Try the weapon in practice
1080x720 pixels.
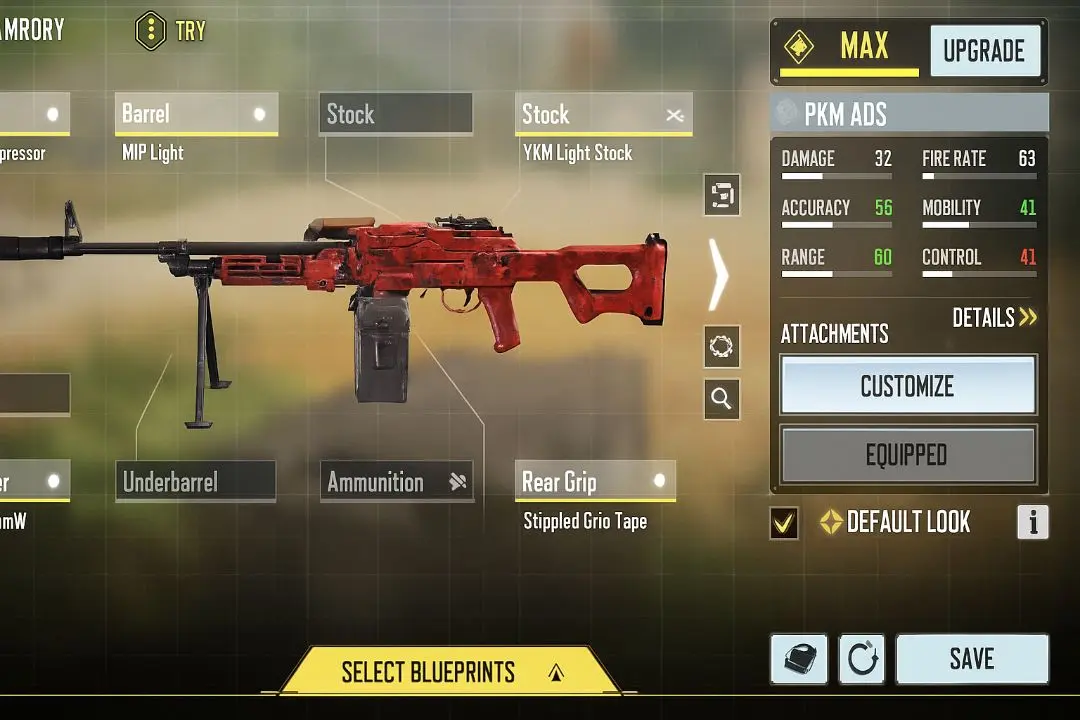point(171,31)
